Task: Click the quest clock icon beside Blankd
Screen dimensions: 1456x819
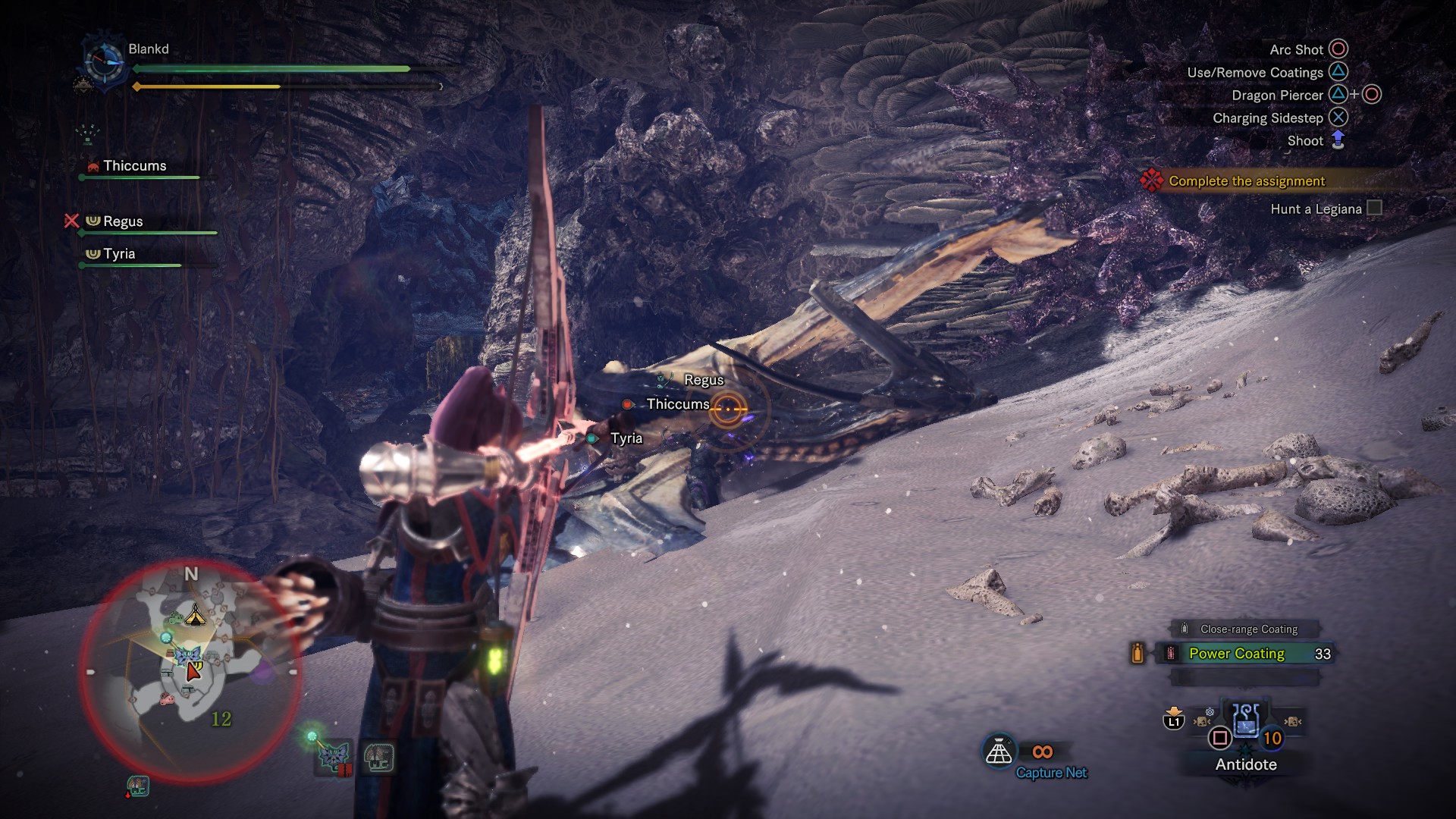Action: click(104, 62)
